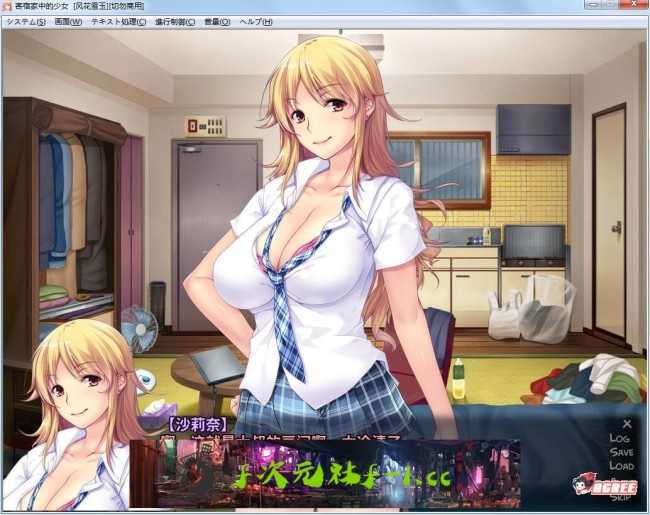Open the 画面 menu
This screenshot has width=650, height=515.
[x=68, y=21]
